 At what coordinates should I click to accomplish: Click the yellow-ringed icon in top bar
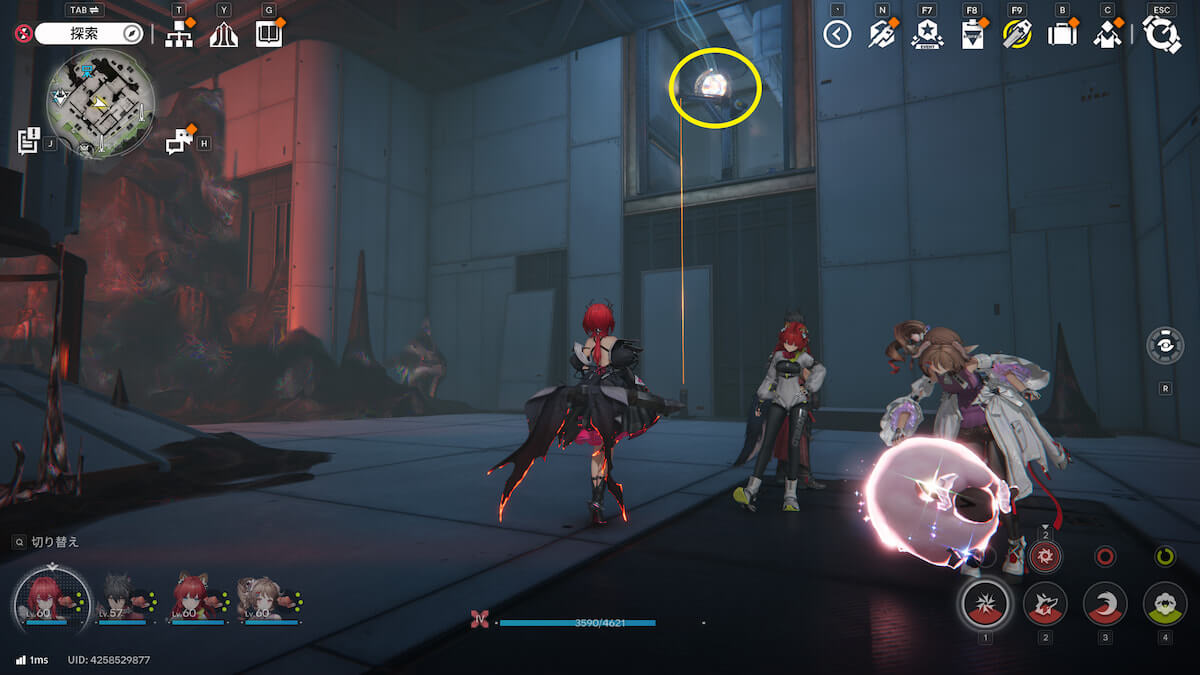tap(1017, 35)
